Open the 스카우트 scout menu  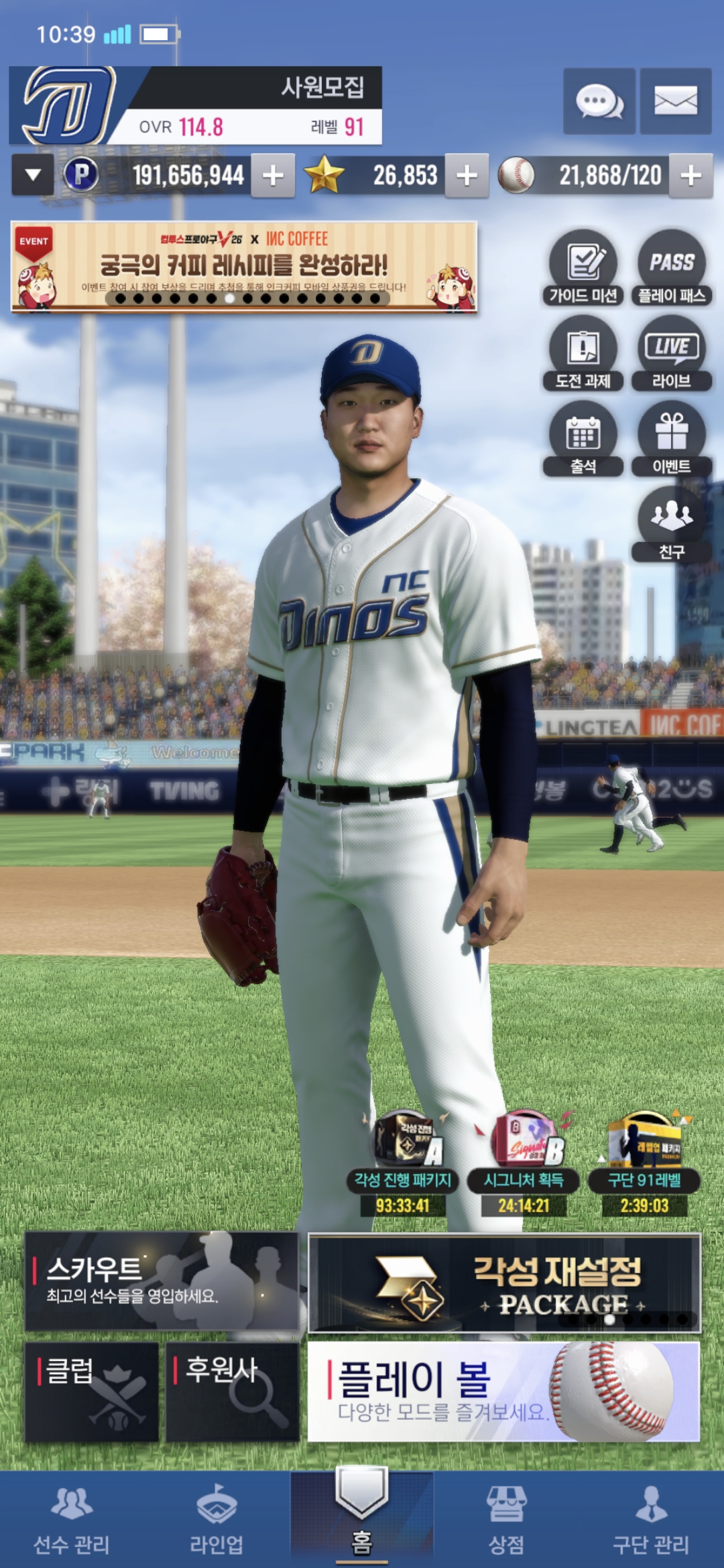click(162, 1281)
